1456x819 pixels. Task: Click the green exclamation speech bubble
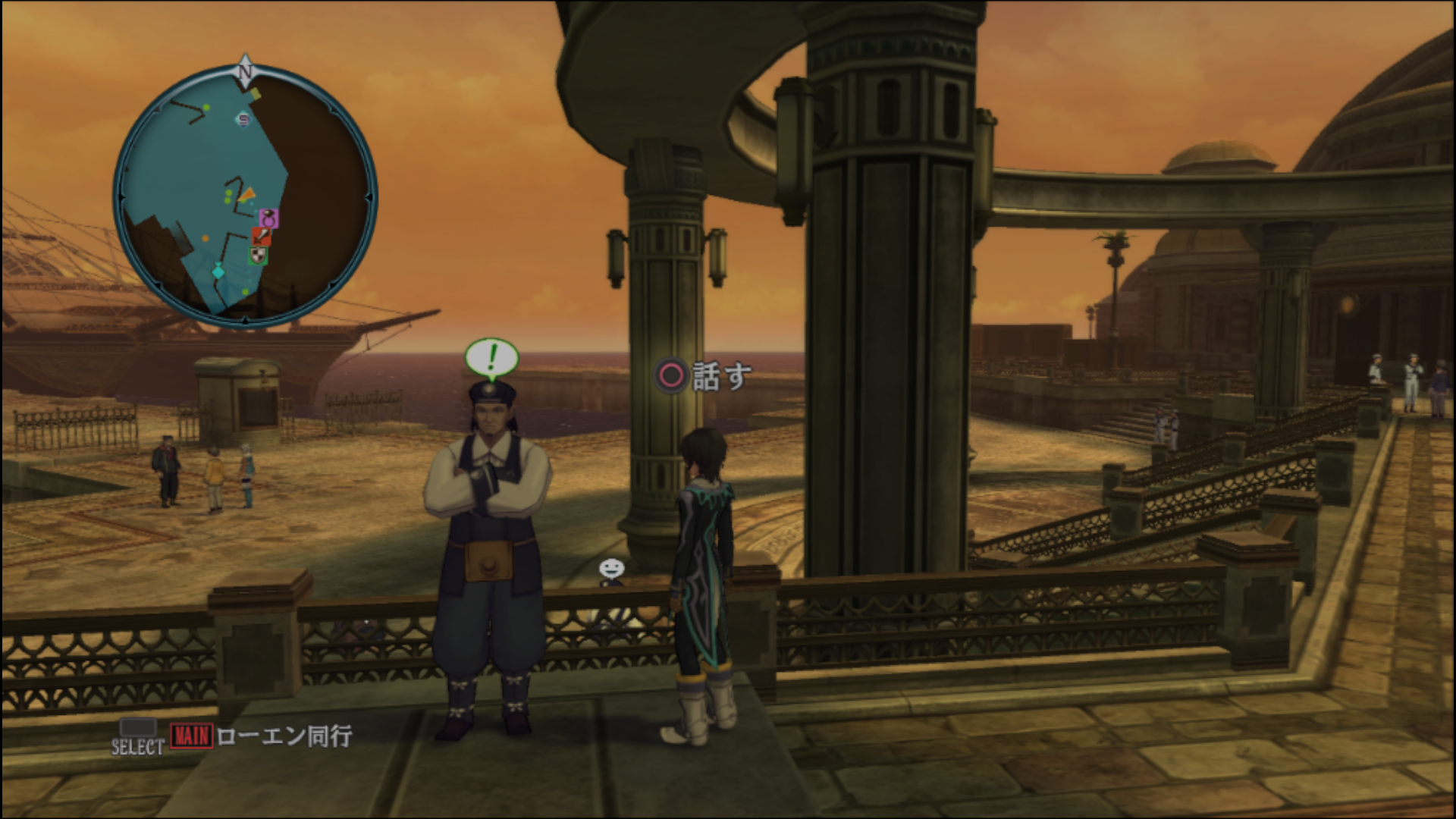(491, 358)
